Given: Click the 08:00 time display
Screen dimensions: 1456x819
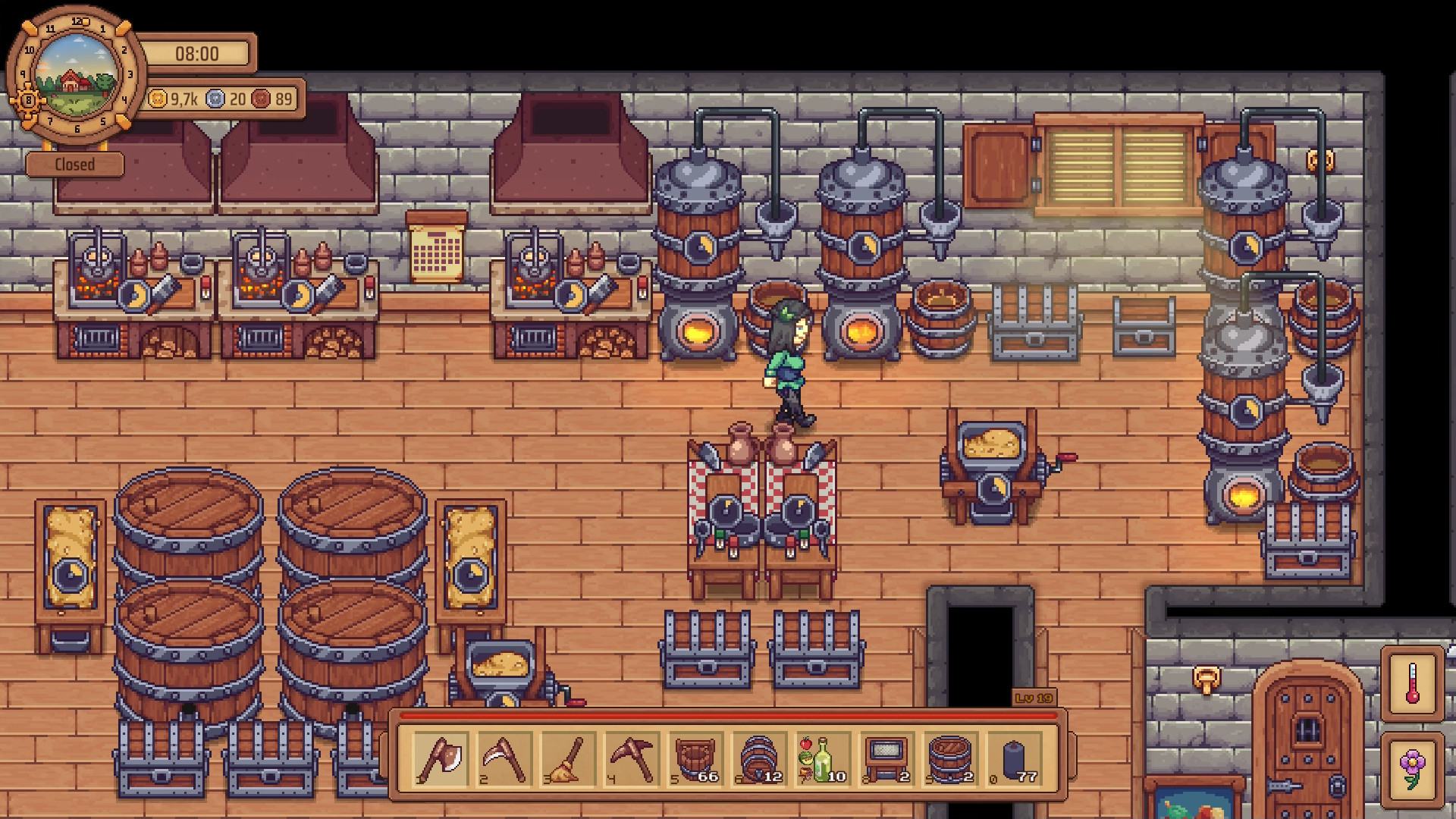Looking at the screenshot, I should [196, 54].
